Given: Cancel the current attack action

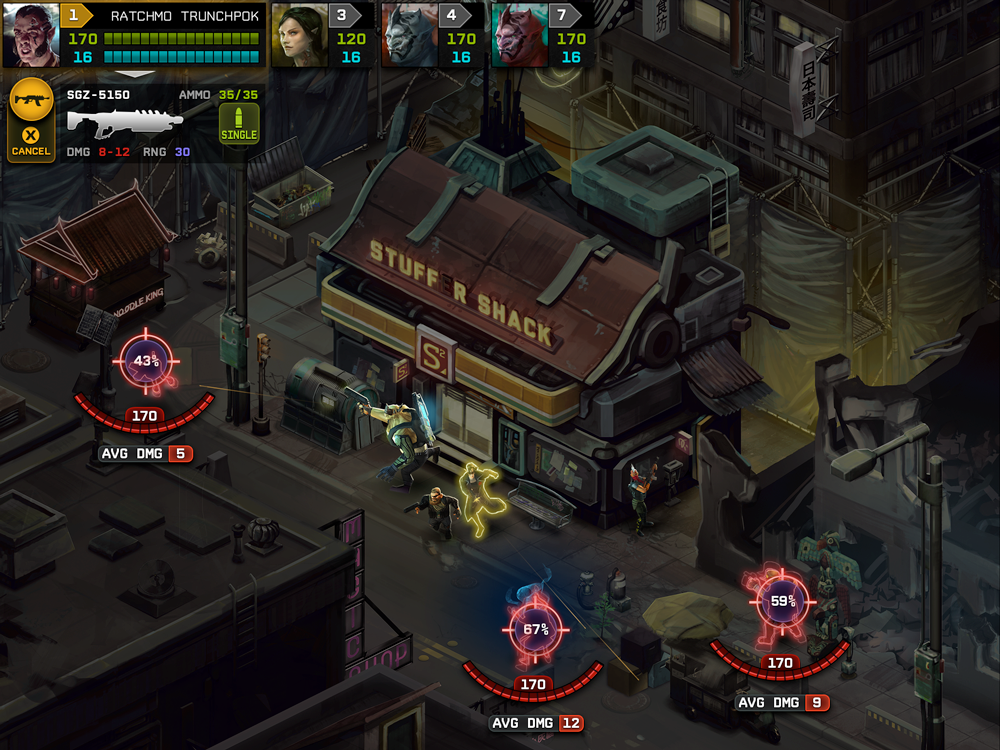Looking at the screenshot, I should pos(30,141).
